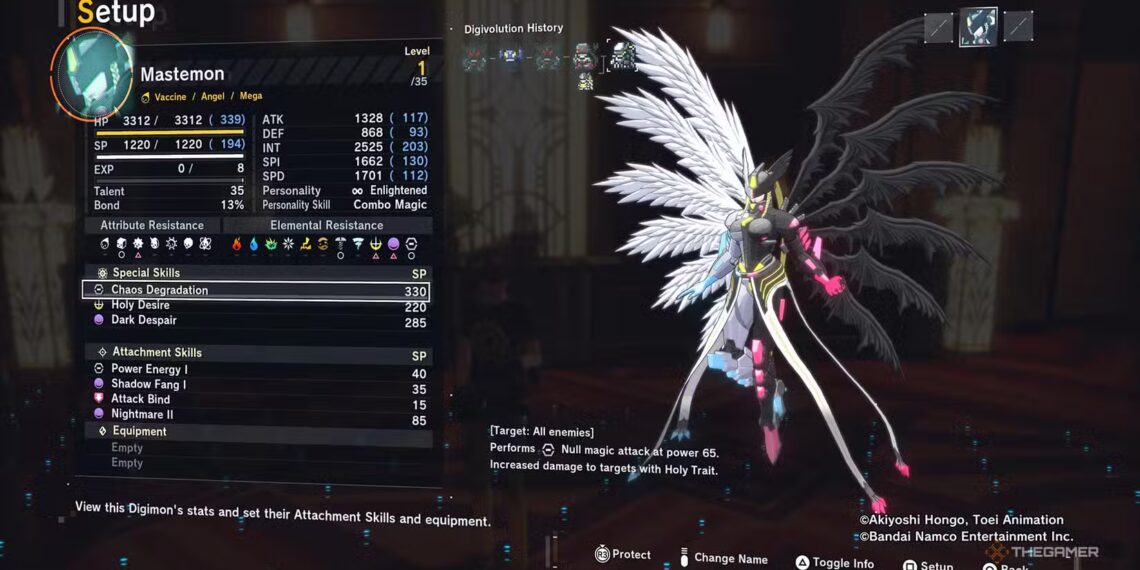This screenshot has height=570, width=1140.
Task: Choose the Holy Desire special skill
Action: tap(140, 306)
